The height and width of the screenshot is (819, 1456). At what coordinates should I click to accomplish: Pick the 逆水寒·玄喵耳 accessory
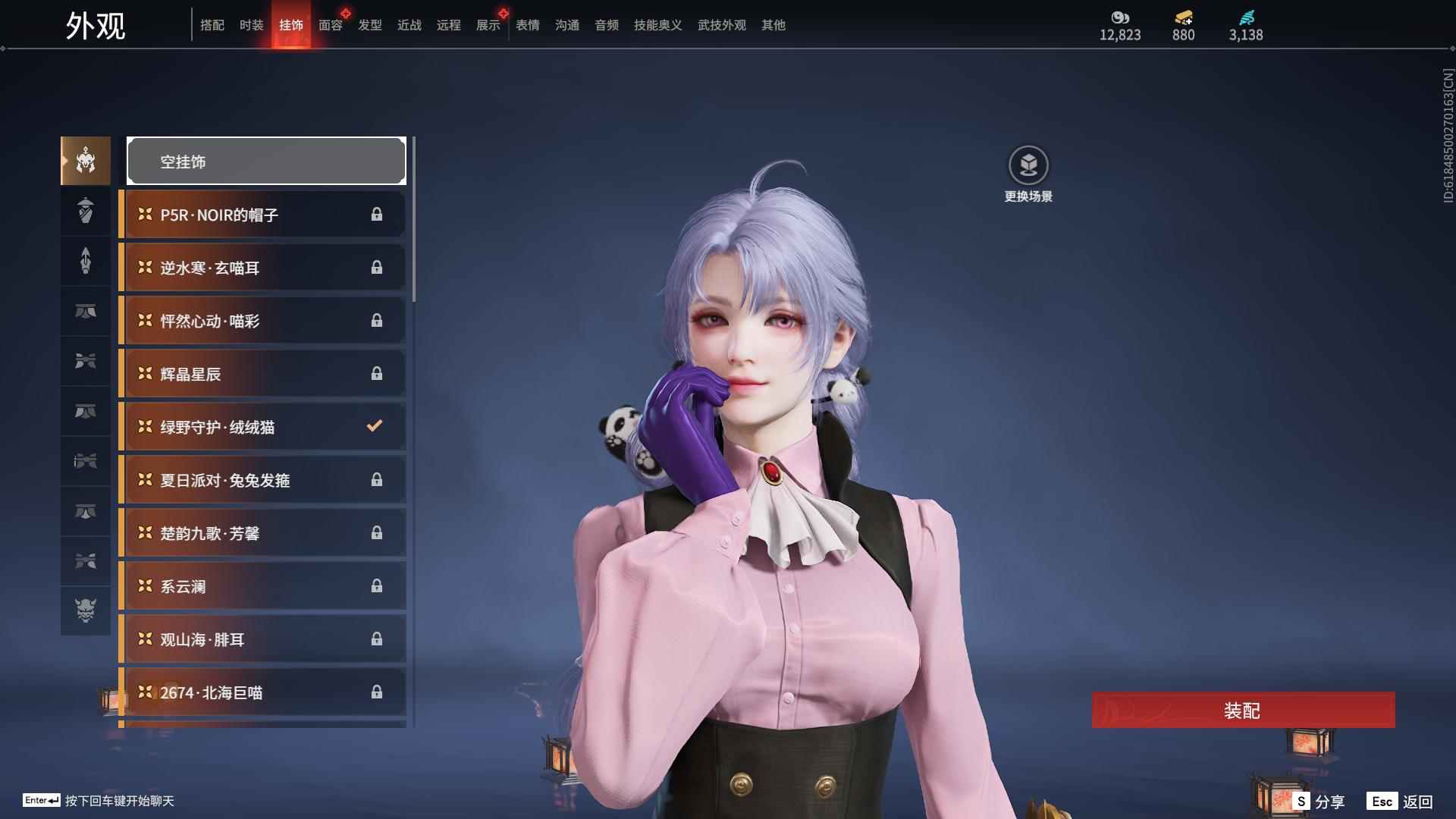click(x=262, y=268)
